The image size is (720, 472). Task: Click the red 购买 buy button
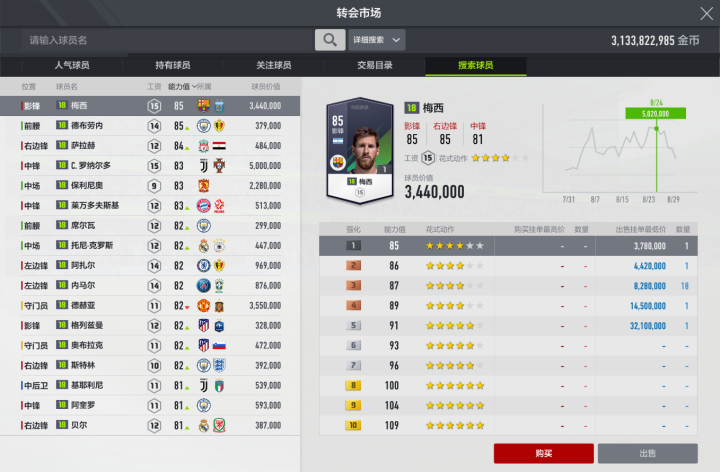click(x=543, y=453)
